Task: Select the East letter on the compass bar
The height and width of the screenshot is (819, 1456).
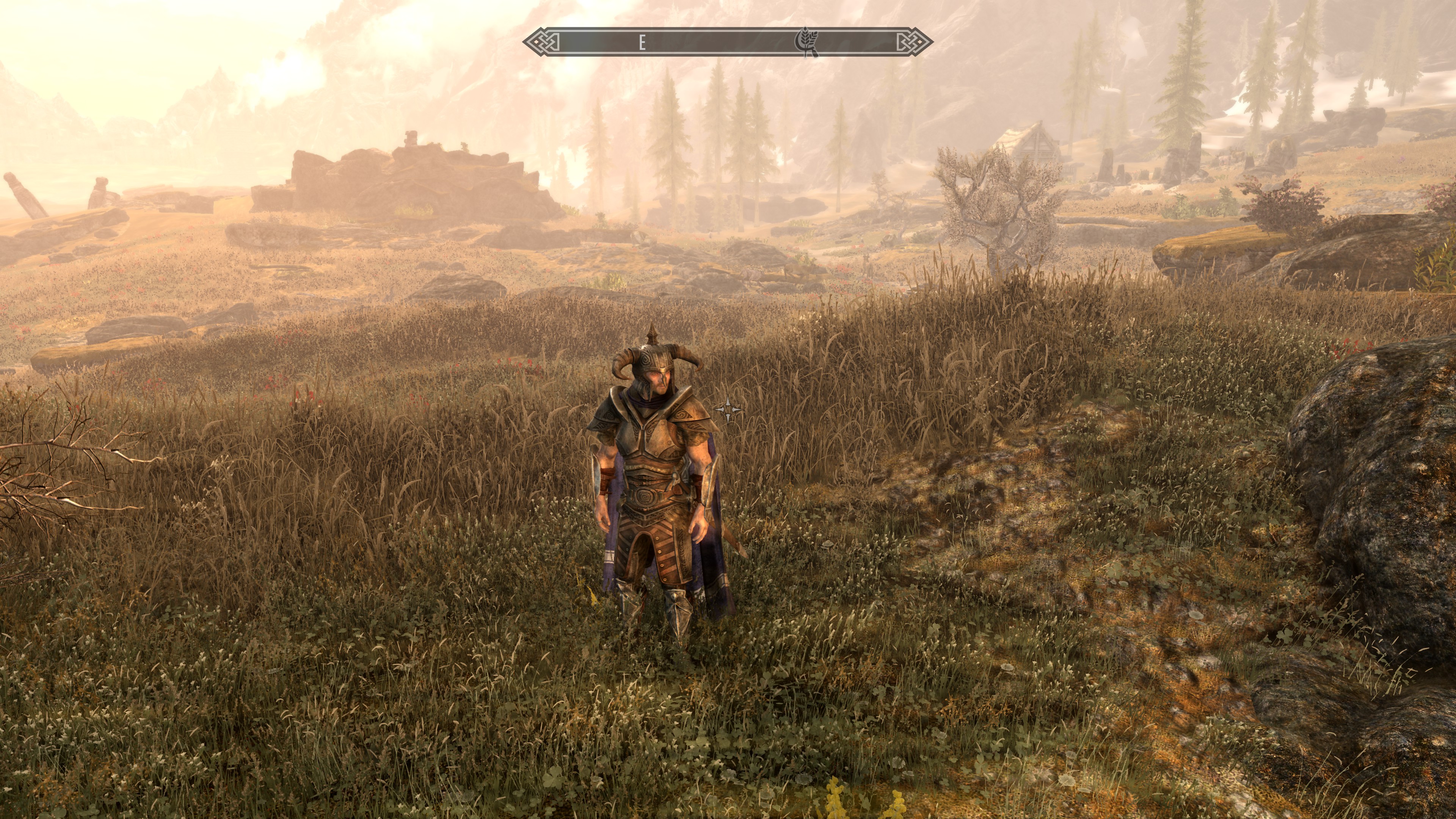Action: click(642, 42)
